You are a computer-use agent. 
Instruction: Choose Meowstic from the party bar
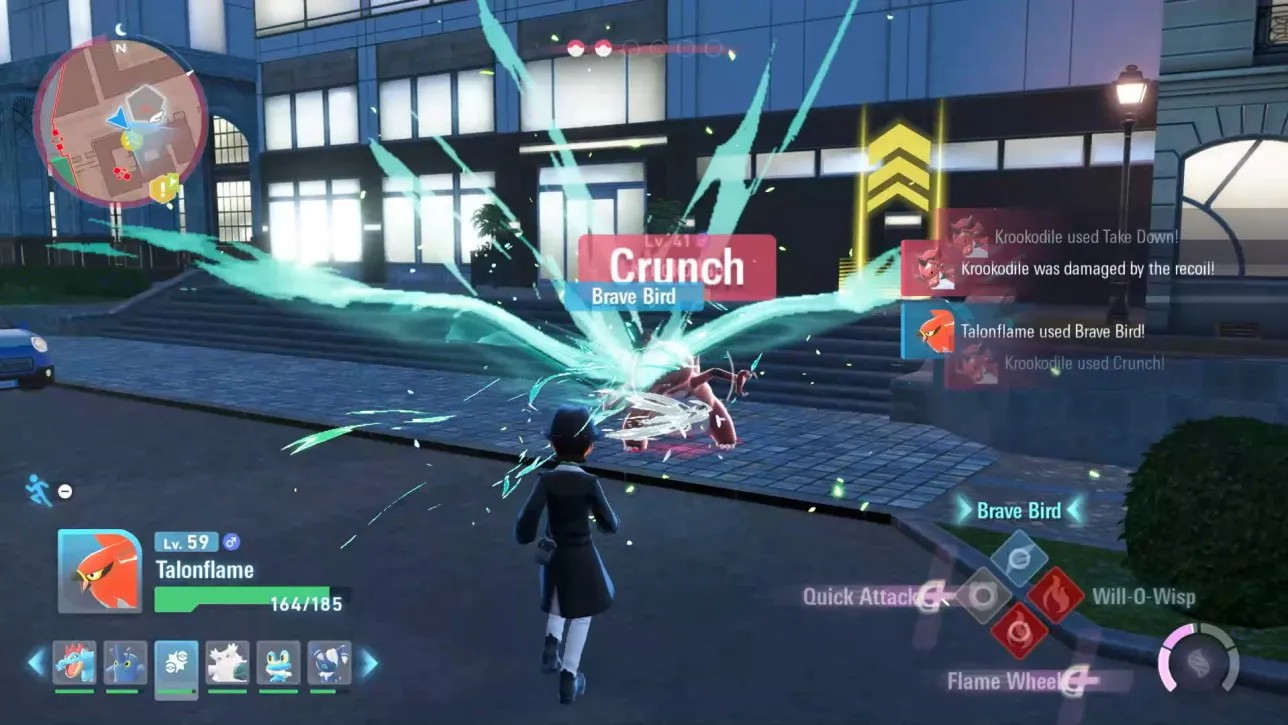329,663
